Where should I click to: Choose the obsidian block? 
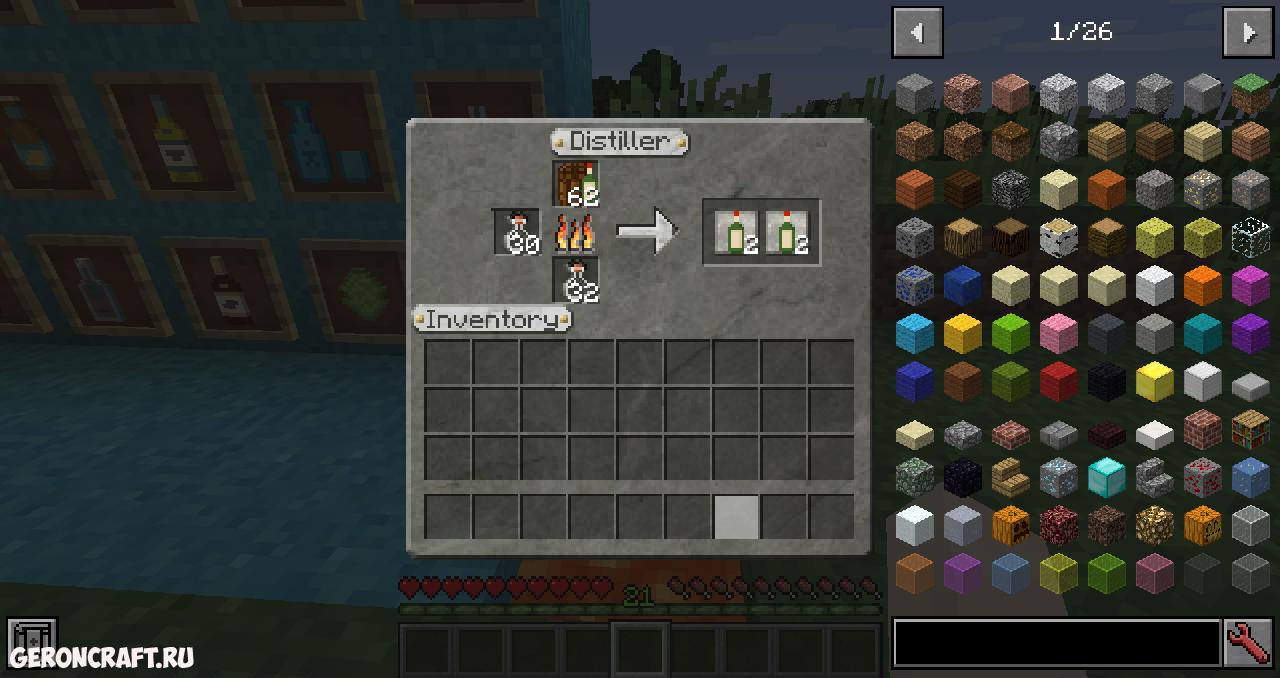(x=962, y=477)
